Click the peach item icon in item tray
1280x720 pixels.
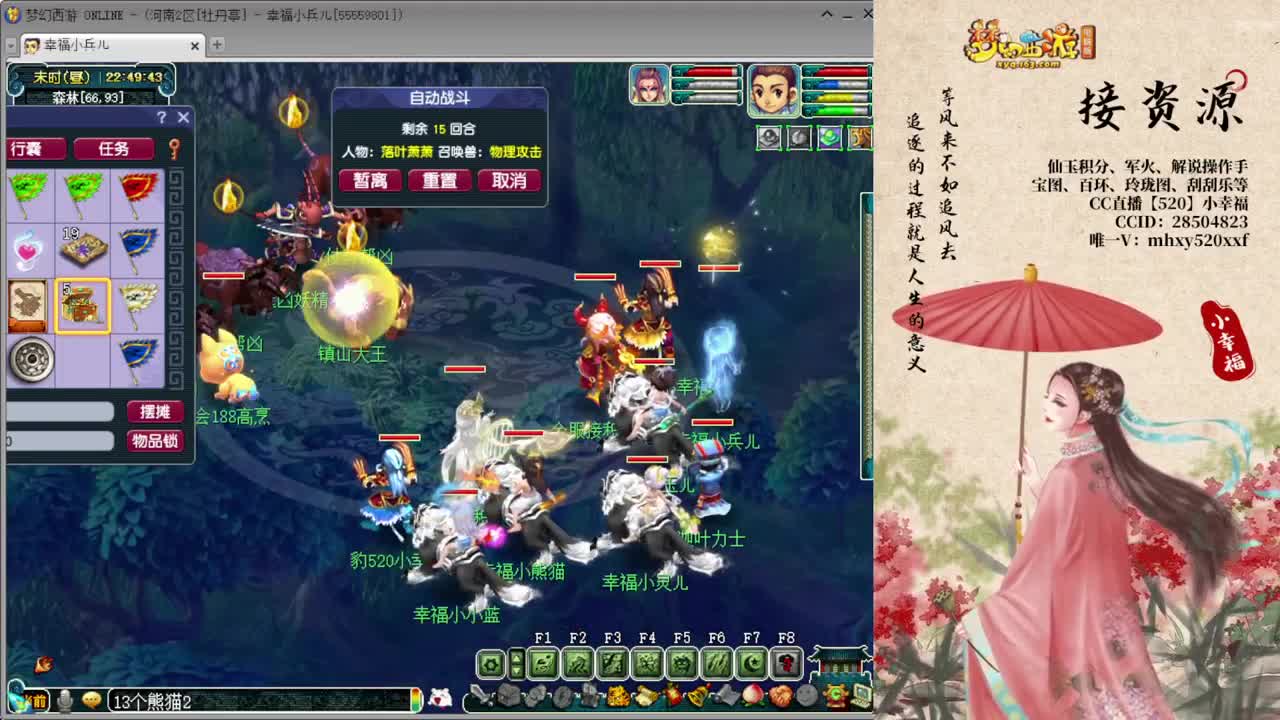[753, 694]
